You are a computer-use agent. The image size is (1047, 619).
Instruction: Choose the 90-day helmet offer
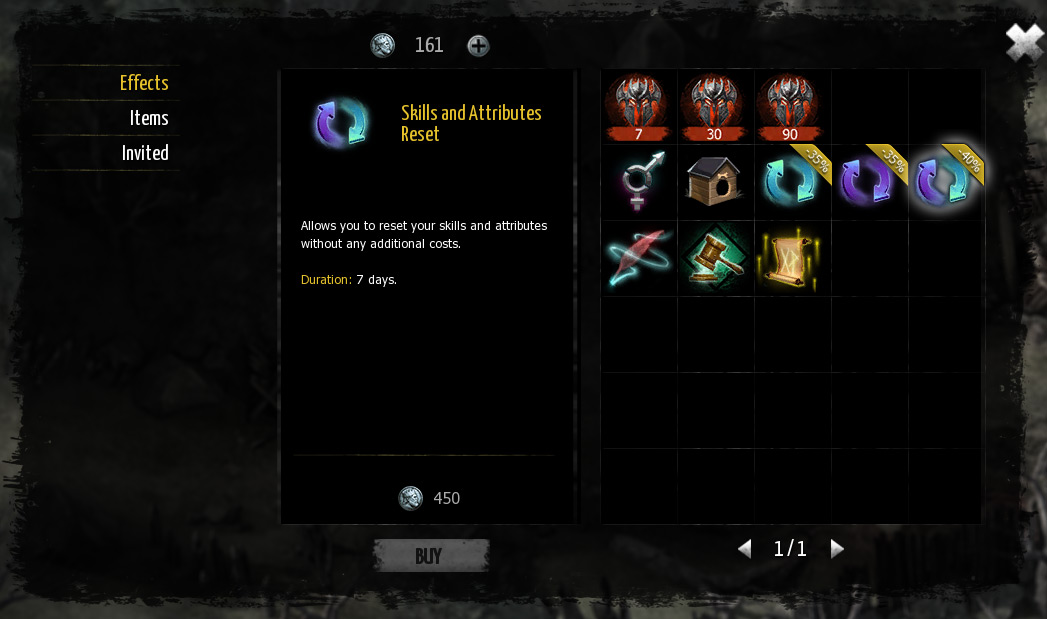pyautogui.click(x=790, y=106)
